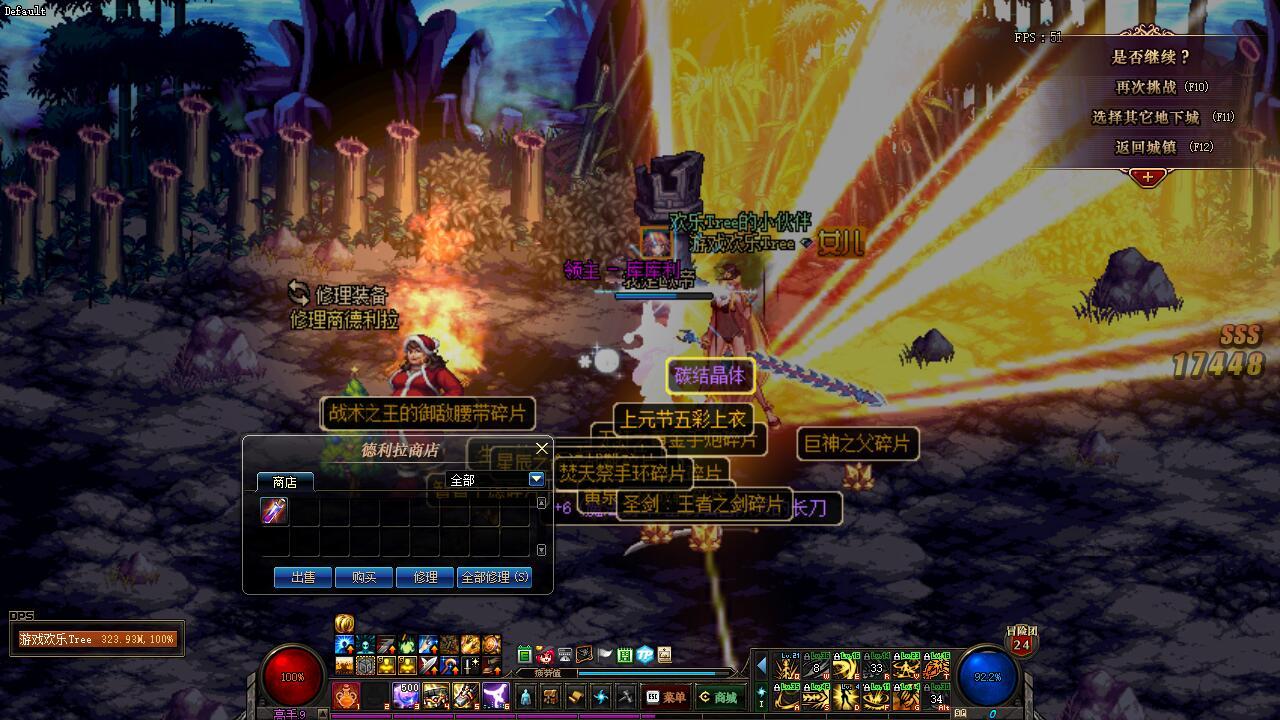The width and height of the screenshot is (1280, 720).
Task: Click the 出售 sell button
Action: (303, 577)
